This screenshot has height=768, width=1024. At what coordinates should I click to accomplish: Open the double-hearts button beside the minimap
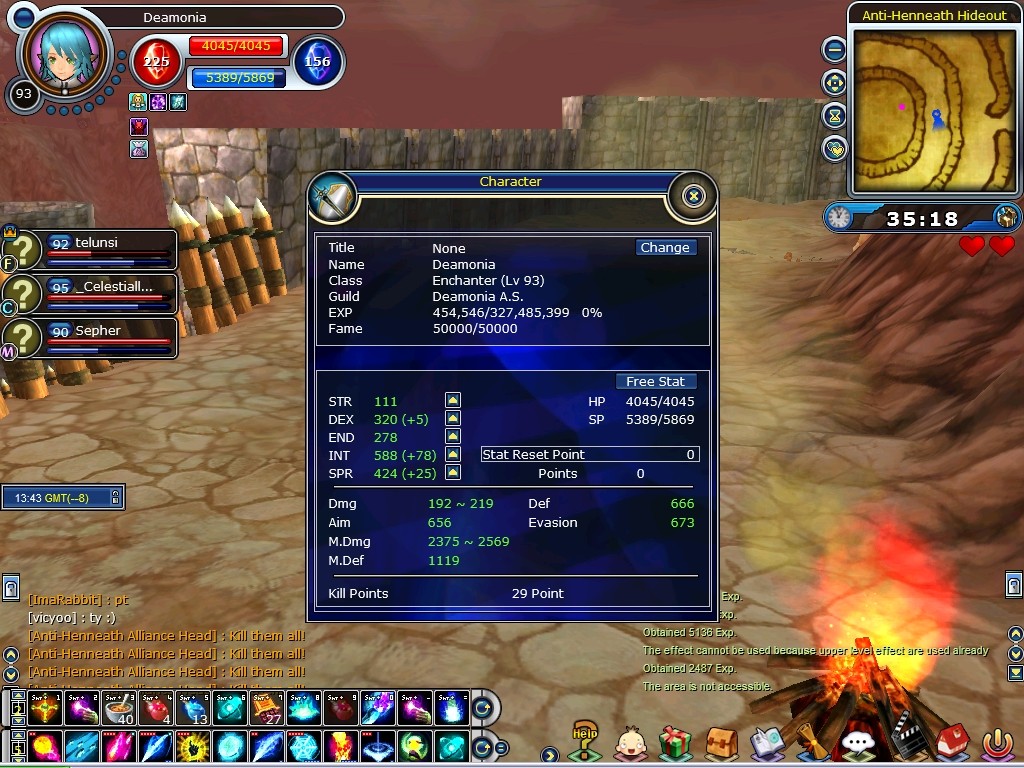tap(834, 149)
